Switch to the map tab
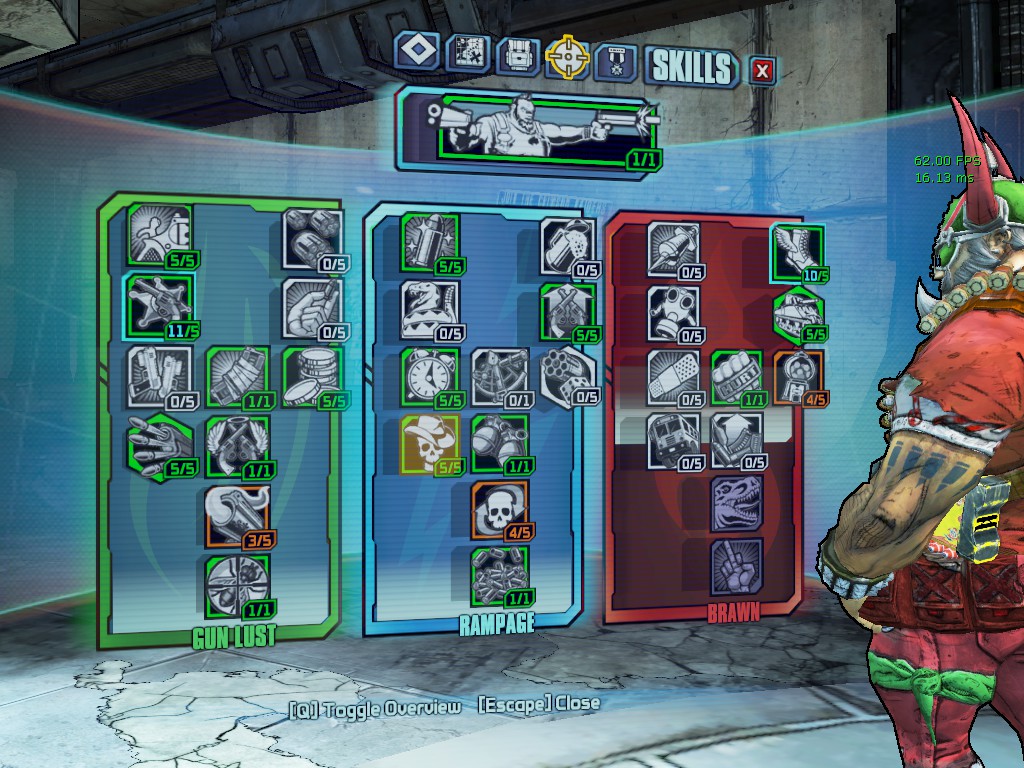This screenshot has height=768, width=1024. (x=467, y=55)
